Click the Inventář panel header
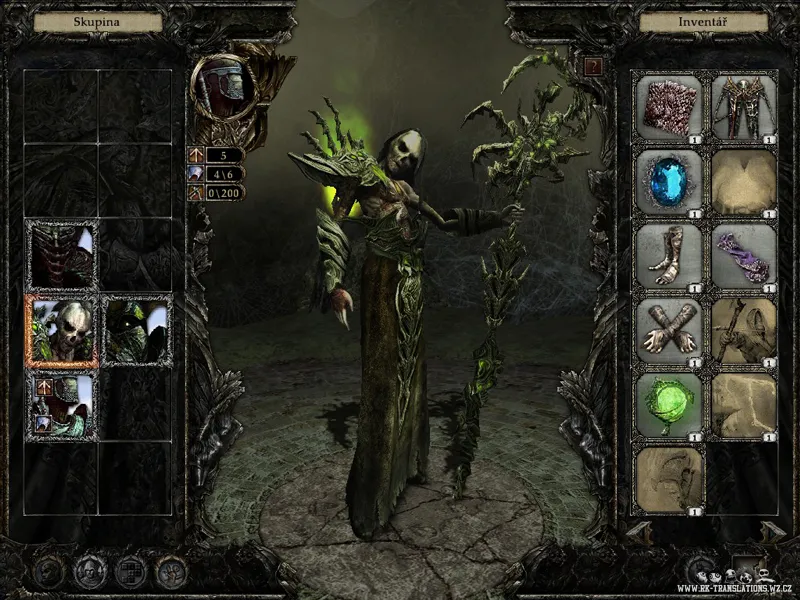800x600 pixels. [698, 21]
